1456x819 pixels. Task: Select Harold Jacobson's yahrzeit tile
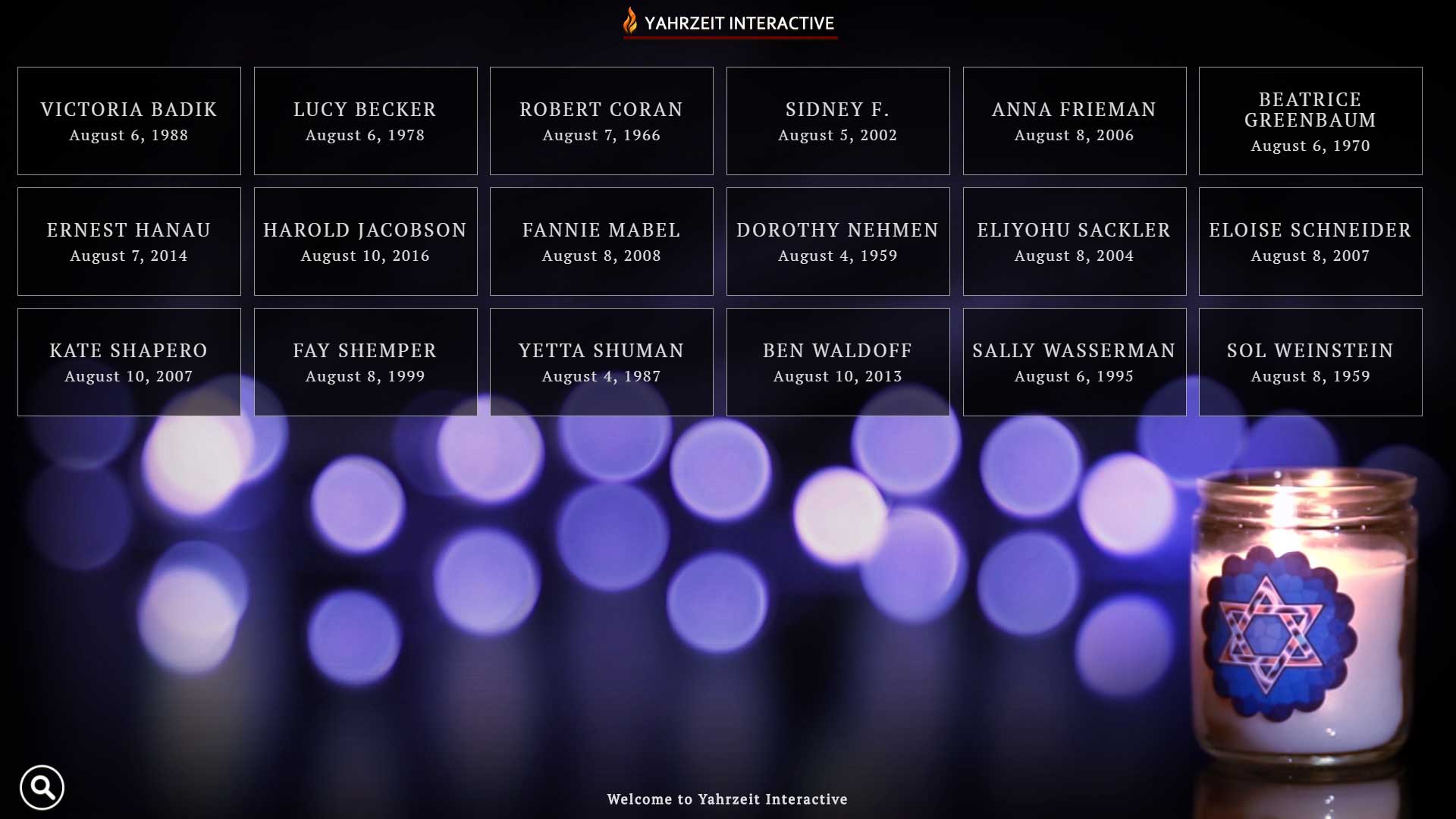pos(366,242)
